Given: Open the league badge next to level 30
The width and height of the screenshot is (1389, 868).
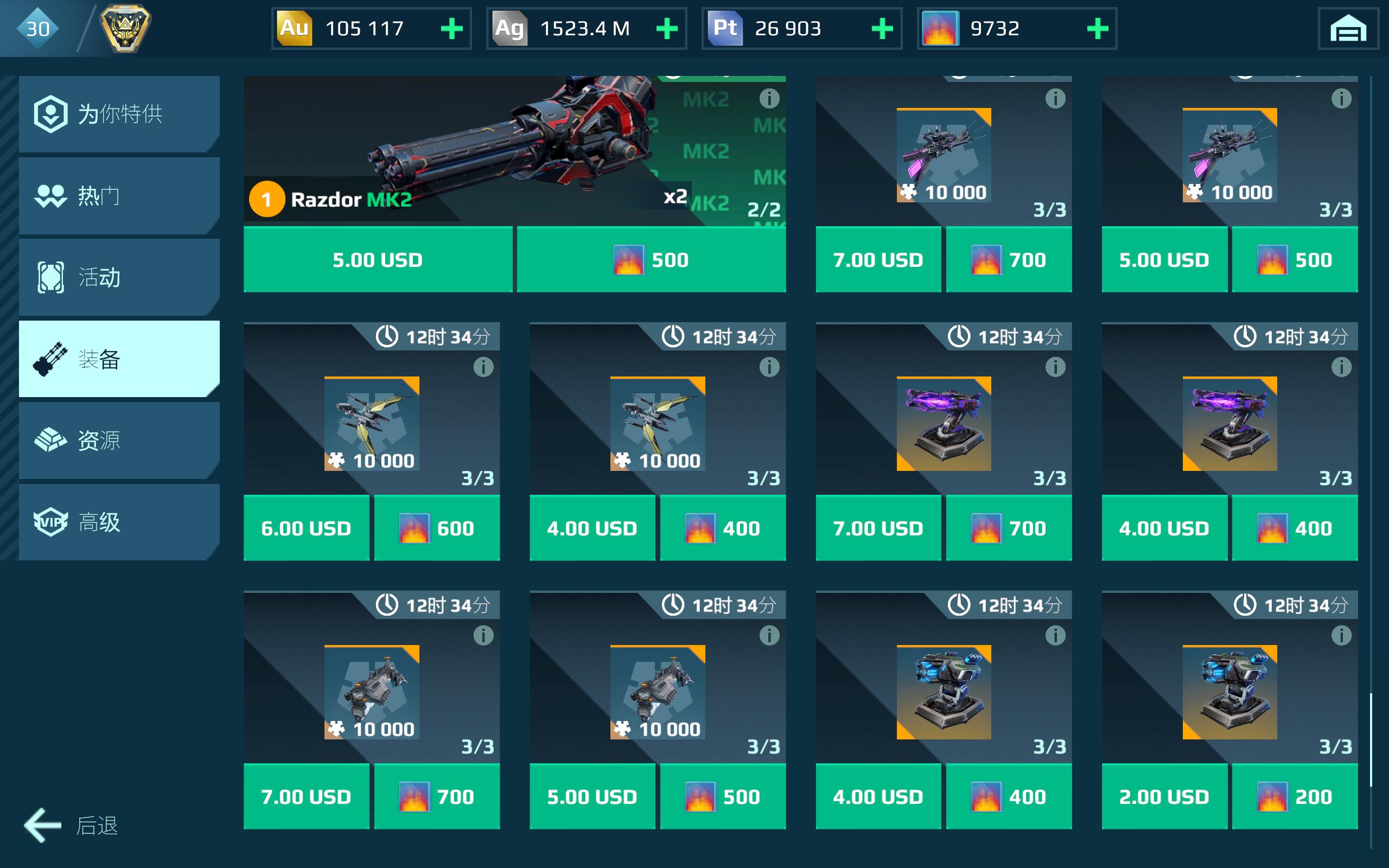Looking at the screenshot, I should (125, 28).
